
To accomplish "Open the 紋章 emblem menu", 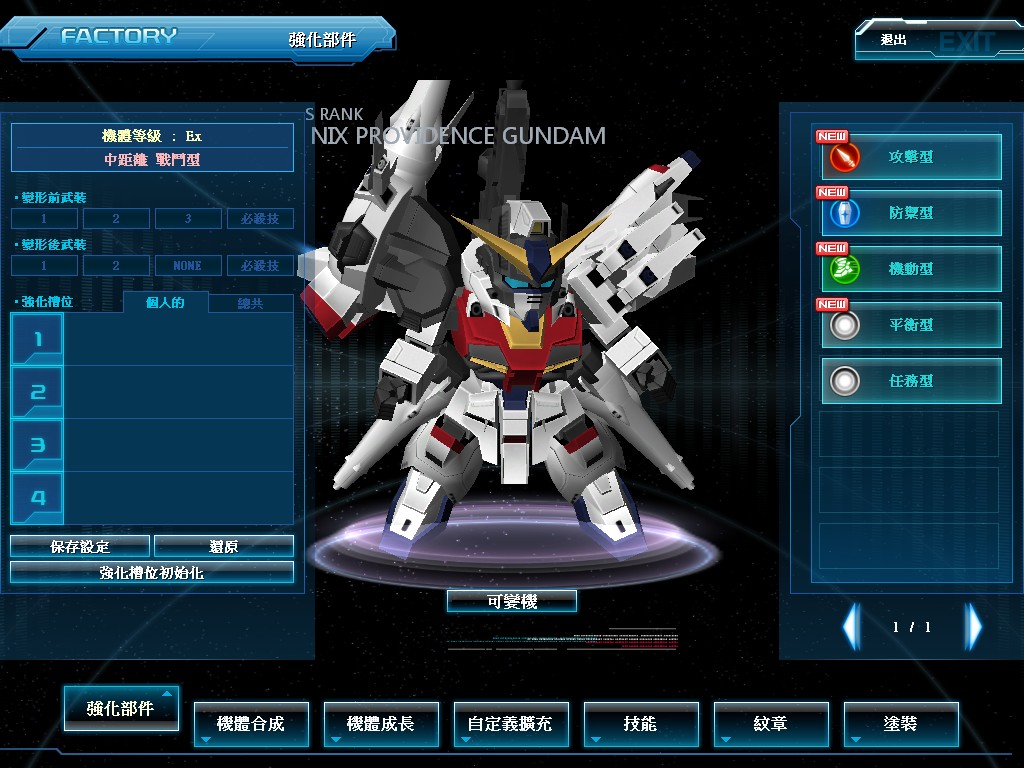I will pyautogui.click(x=771, y=724).
